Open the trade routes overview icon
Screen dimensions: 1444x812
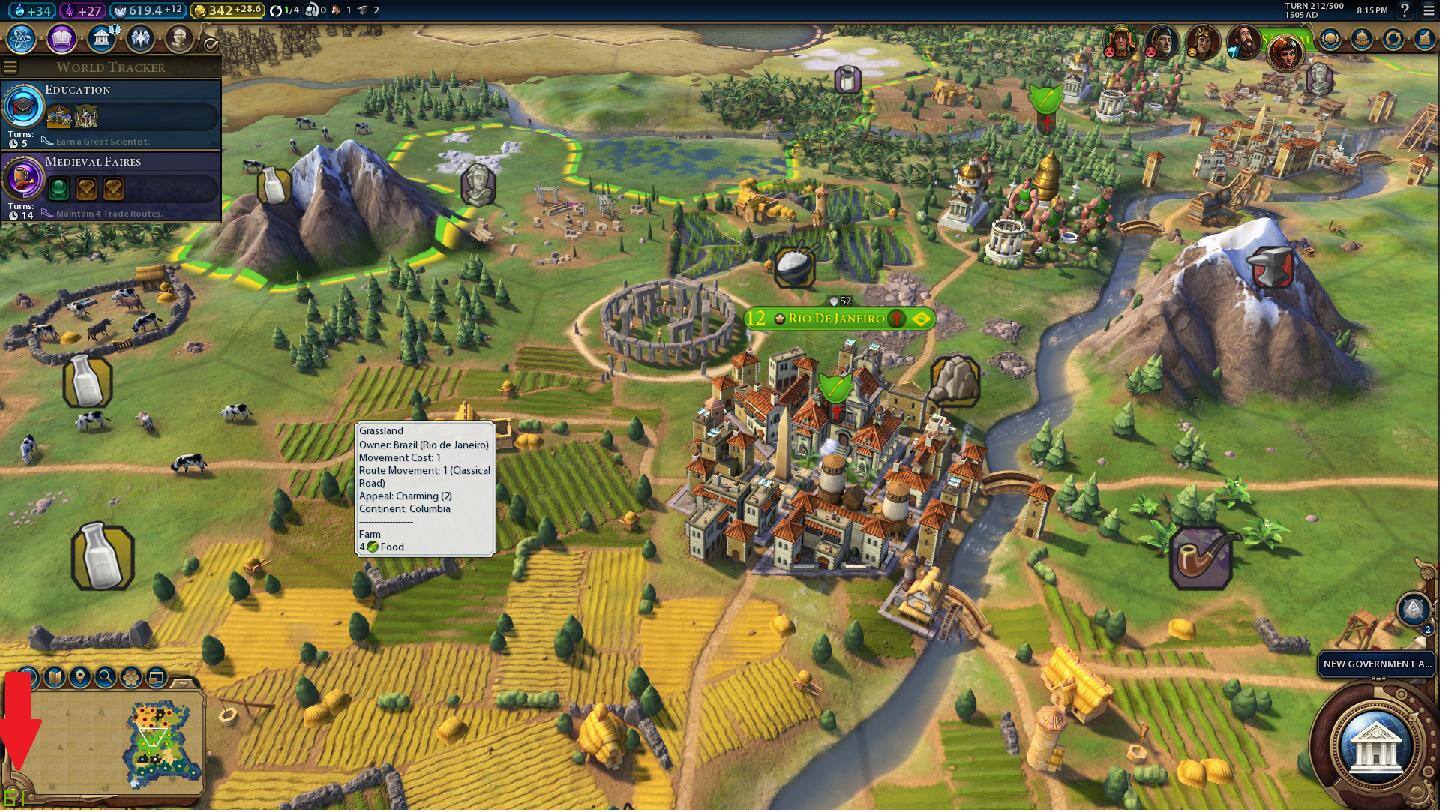tap(1393, 39)
